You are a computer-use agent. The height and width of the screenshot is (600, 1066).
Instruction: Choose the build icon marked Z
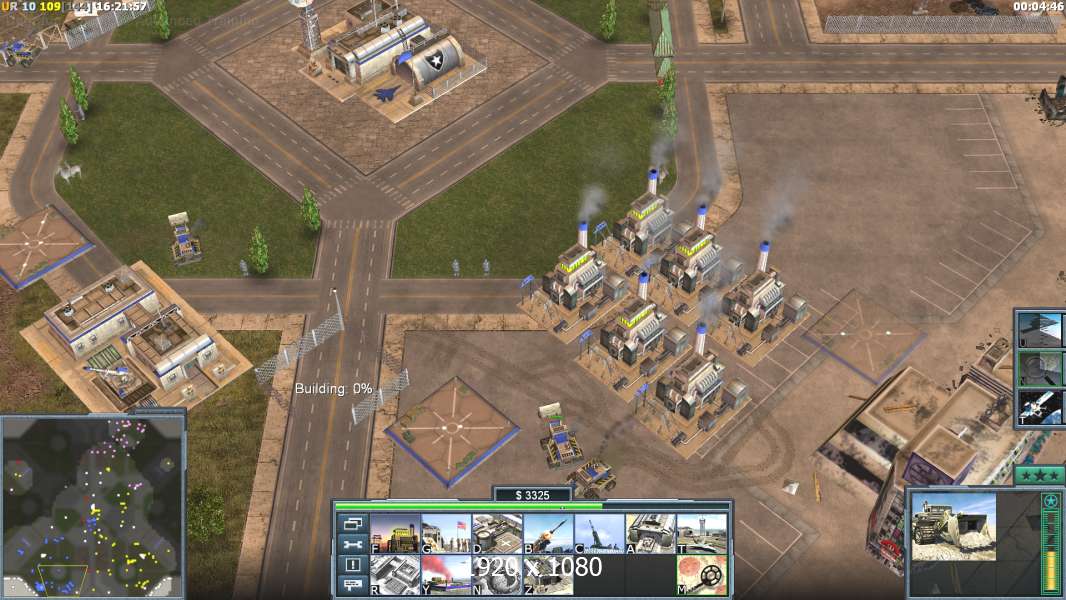click(547, 575)
